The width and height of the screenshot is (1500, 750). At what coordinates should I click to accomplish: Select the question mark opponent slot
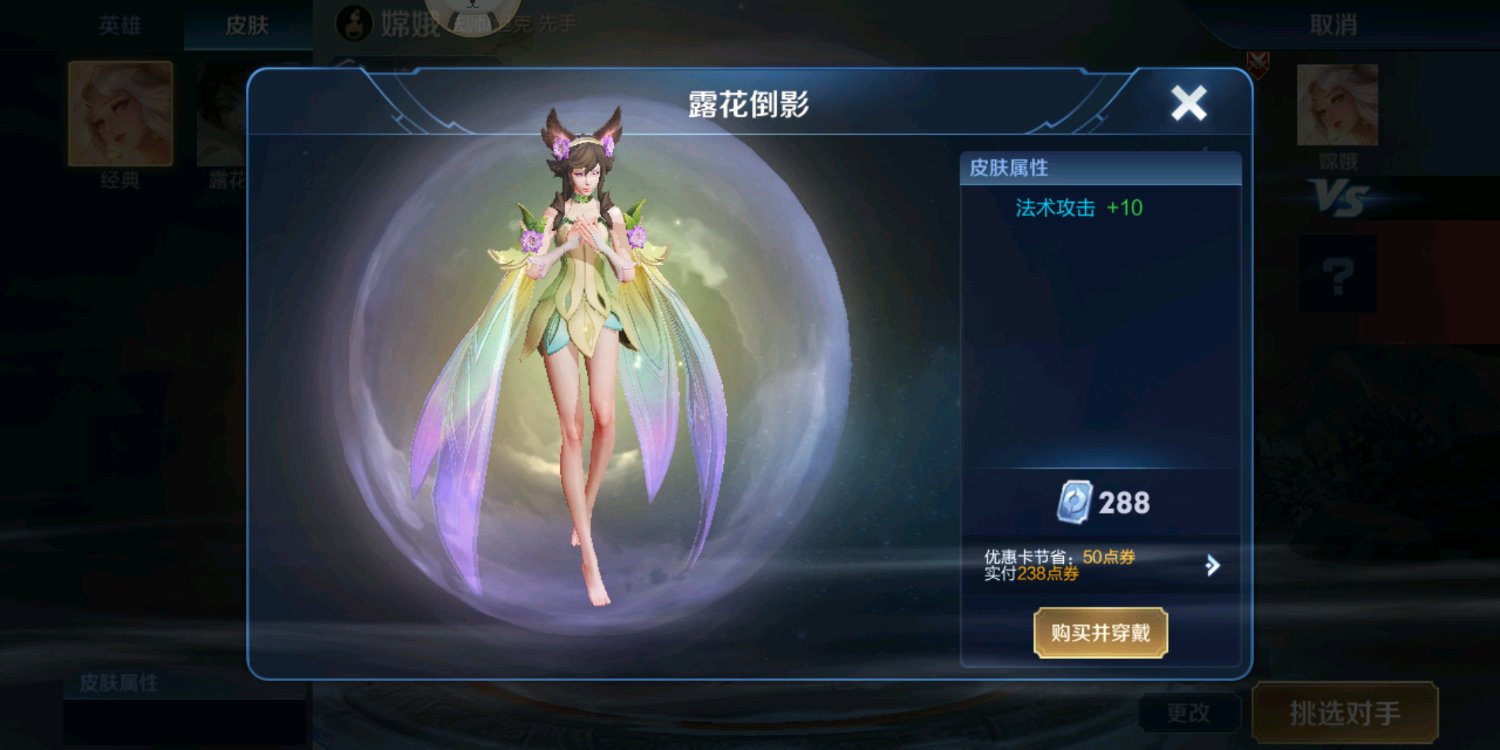point(1337,274)
